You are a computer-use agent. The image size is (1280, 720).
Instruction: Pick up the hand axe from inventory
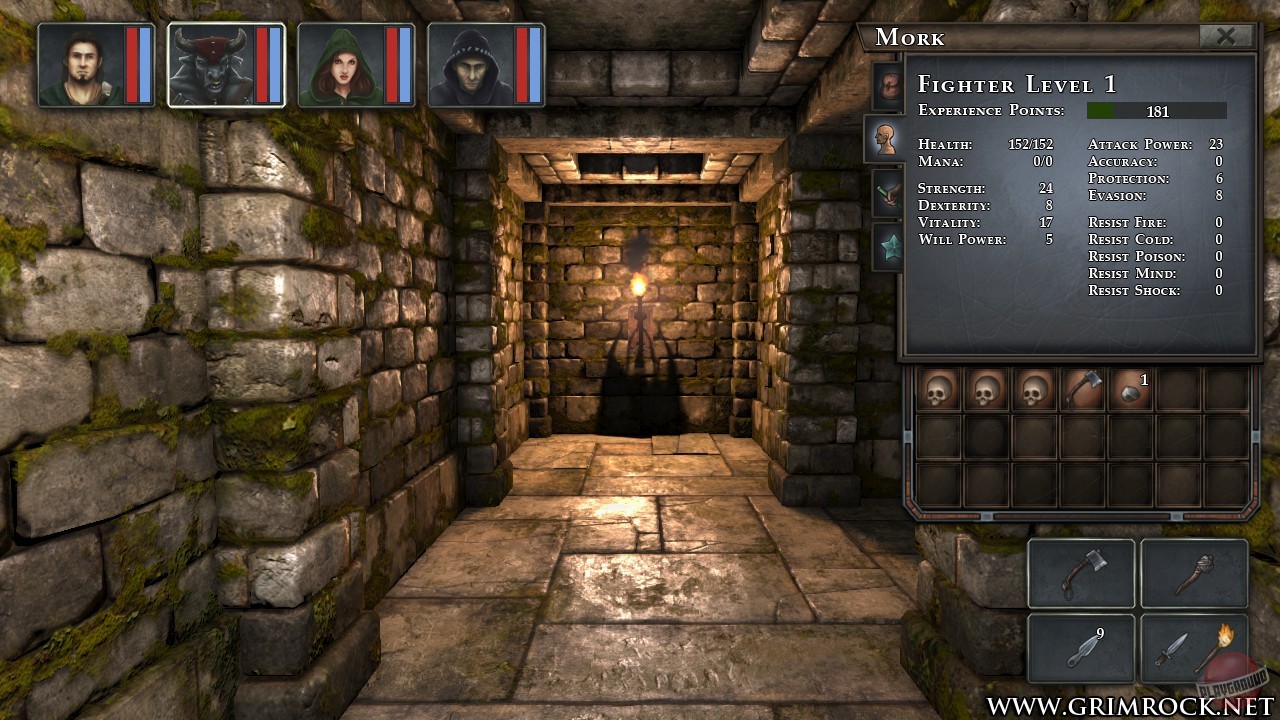click(1081, 389)
